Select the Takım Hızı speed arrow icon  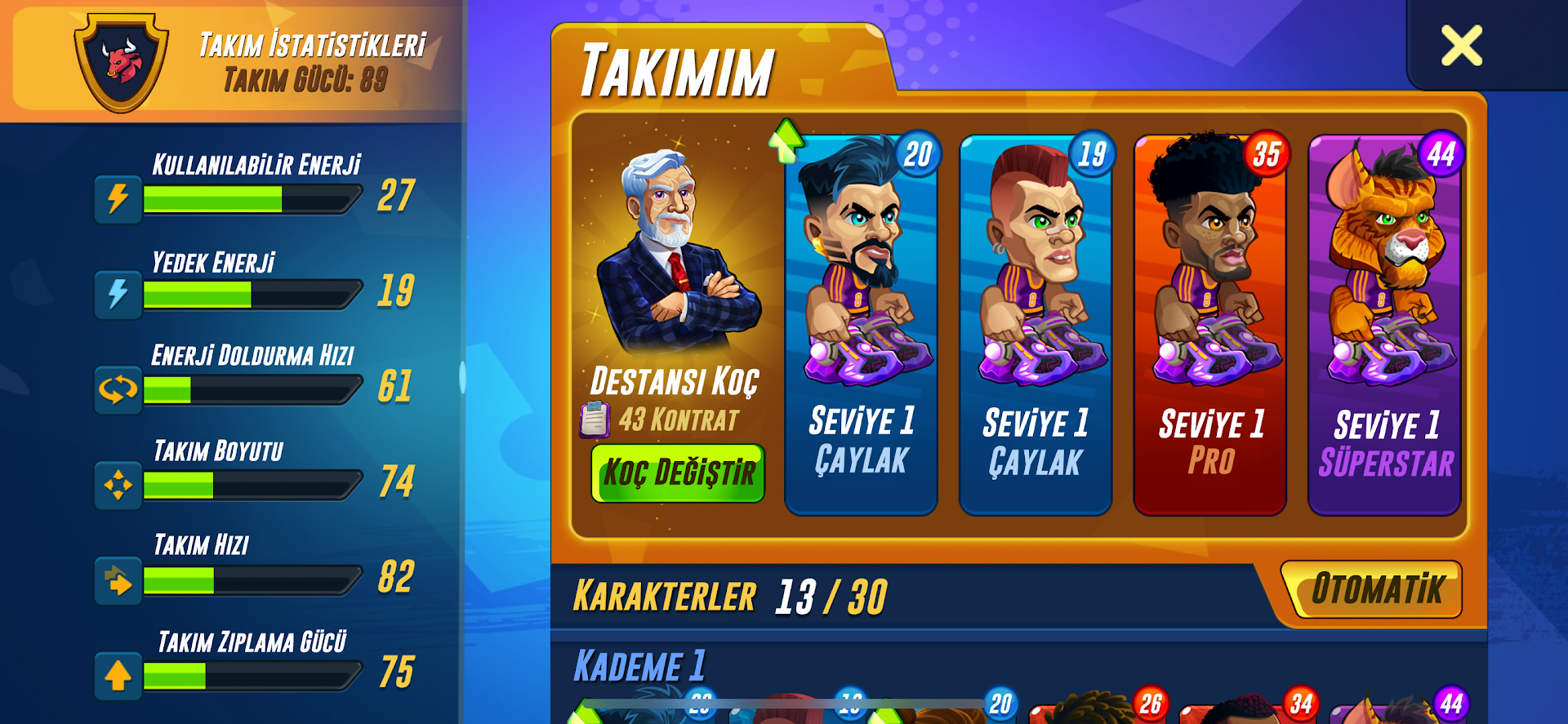coord(117,580)
